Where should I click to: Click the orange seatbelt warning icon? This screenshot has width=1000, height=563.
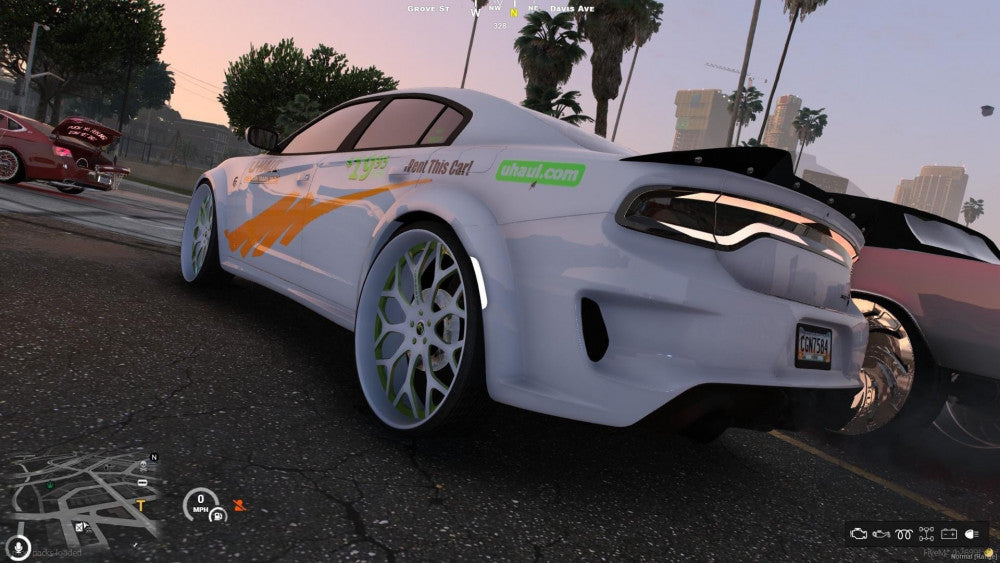click(x=238, y=505)
